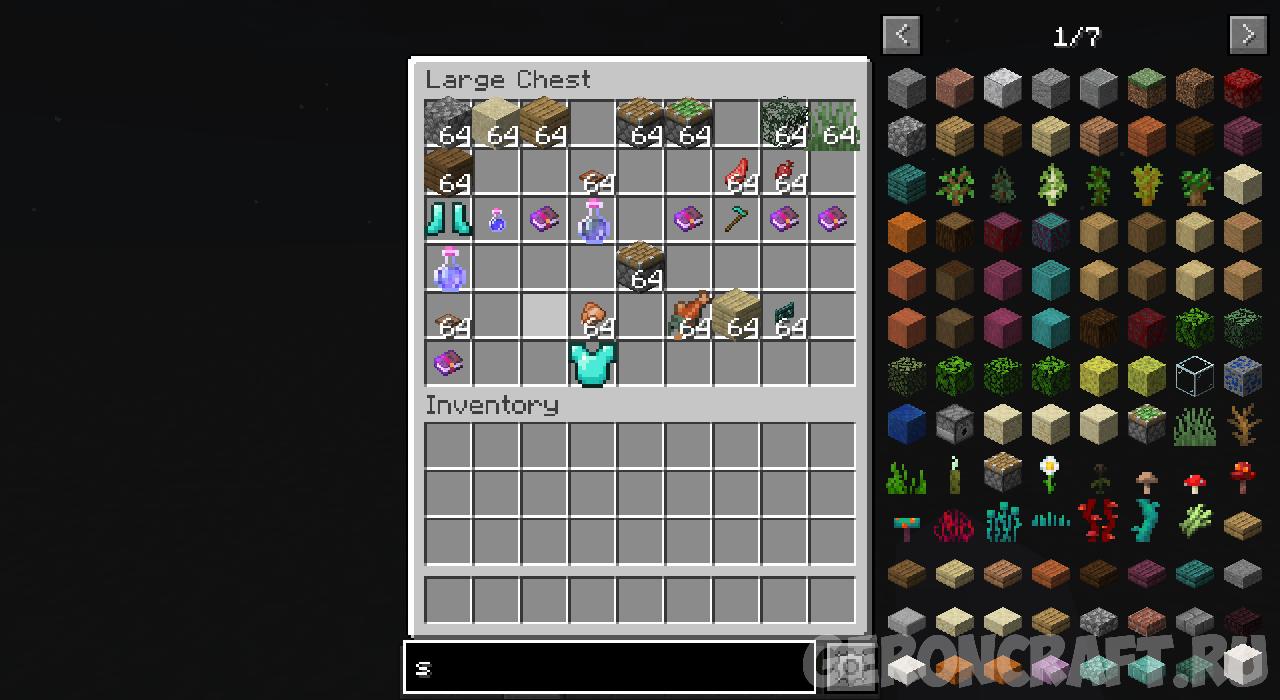Select the small blue potion bottle
The width and height of the screenshot is (1280, 700).
pyautogui.click(x=496, y=220)
